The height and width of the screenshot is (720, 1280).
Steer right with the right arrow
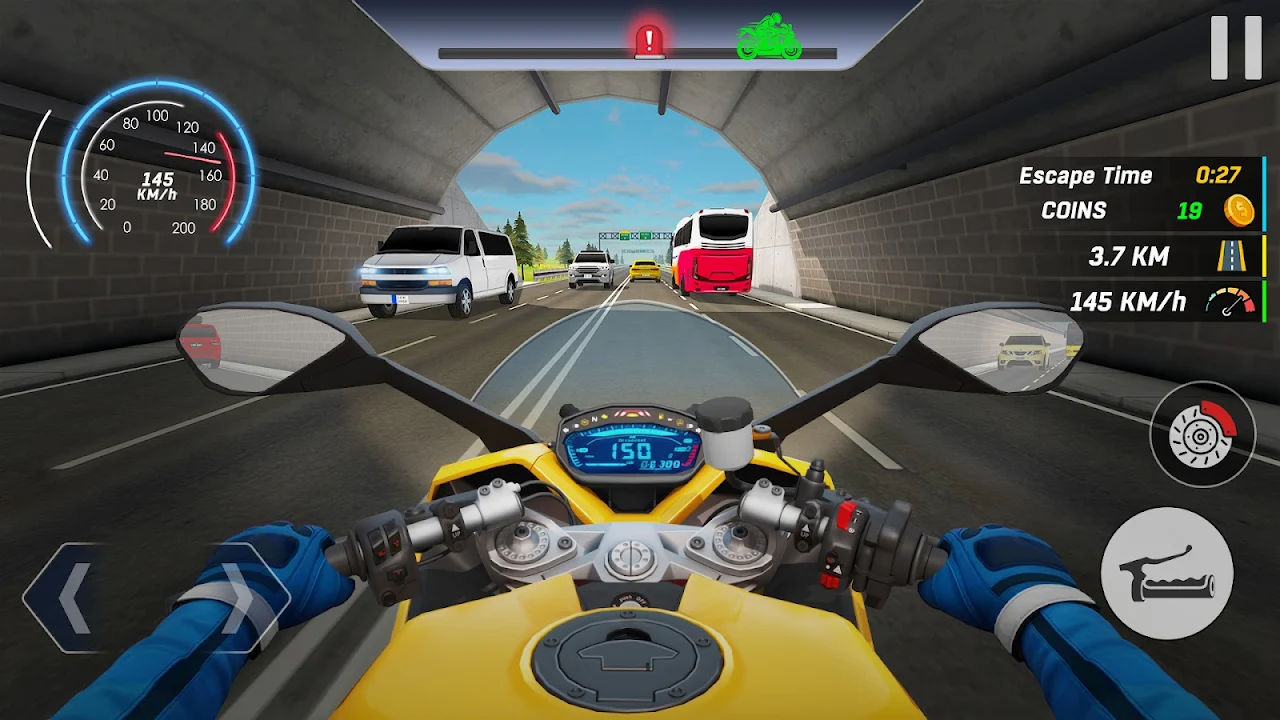(237, 598)
